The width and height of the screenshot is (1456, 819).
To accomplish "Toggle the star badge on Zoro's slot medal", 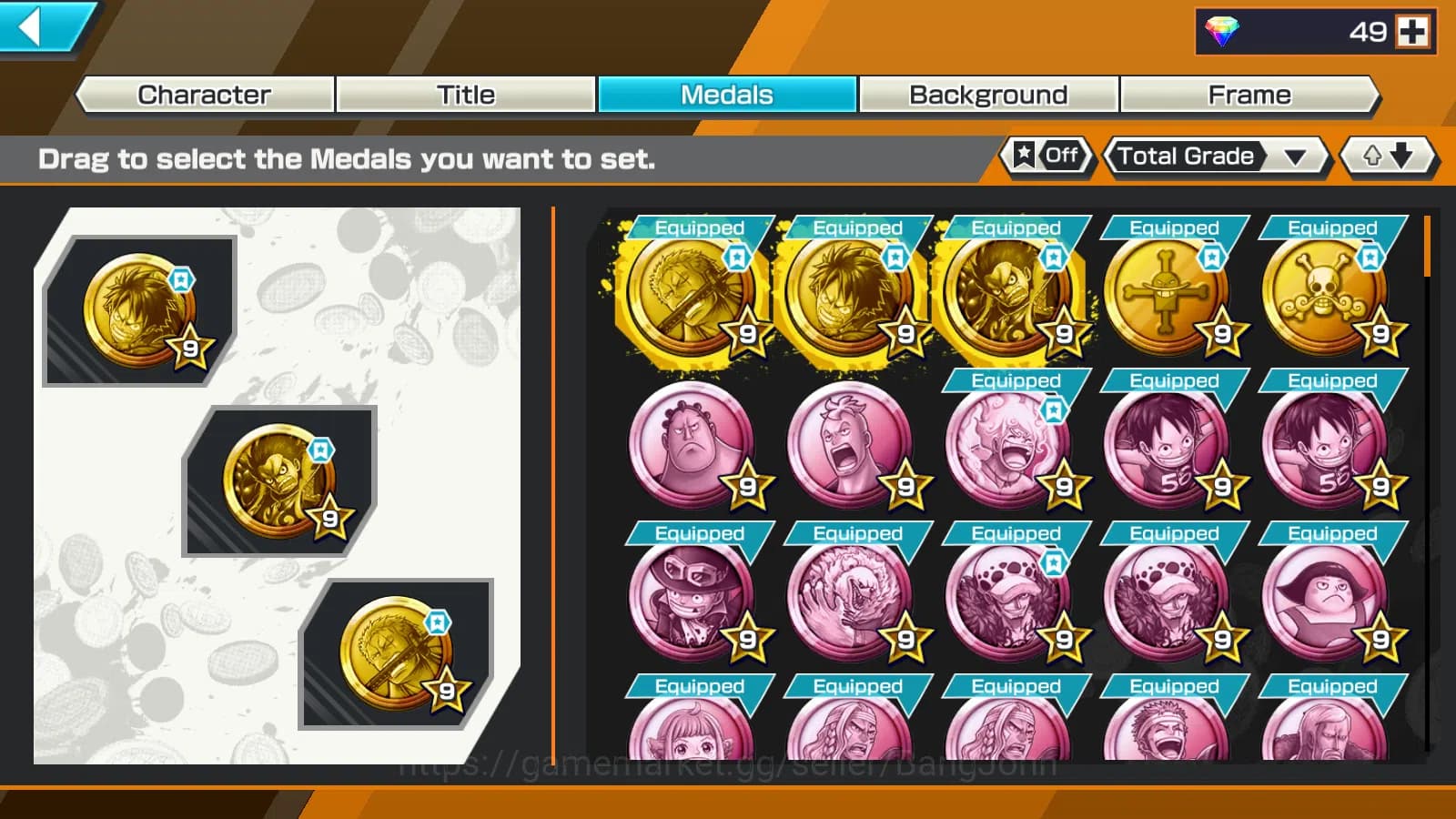I will pos(440,622).
